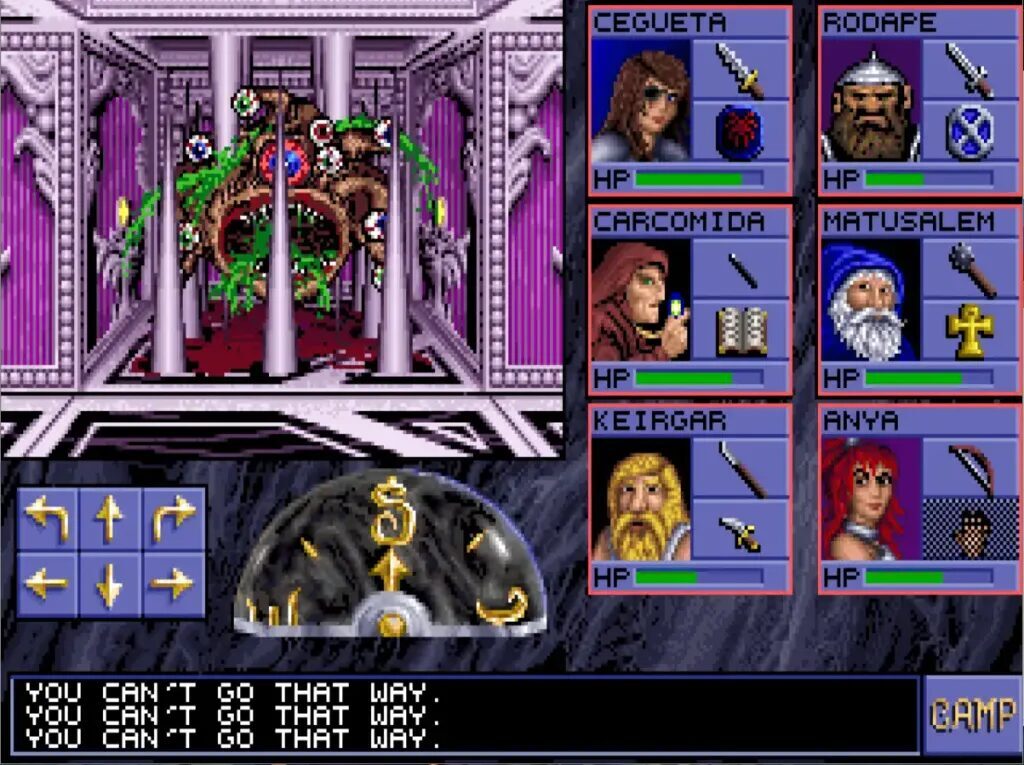Screen dimensions: 1024x765
Task: Fire Anya's bow
Action: (969, 467)
